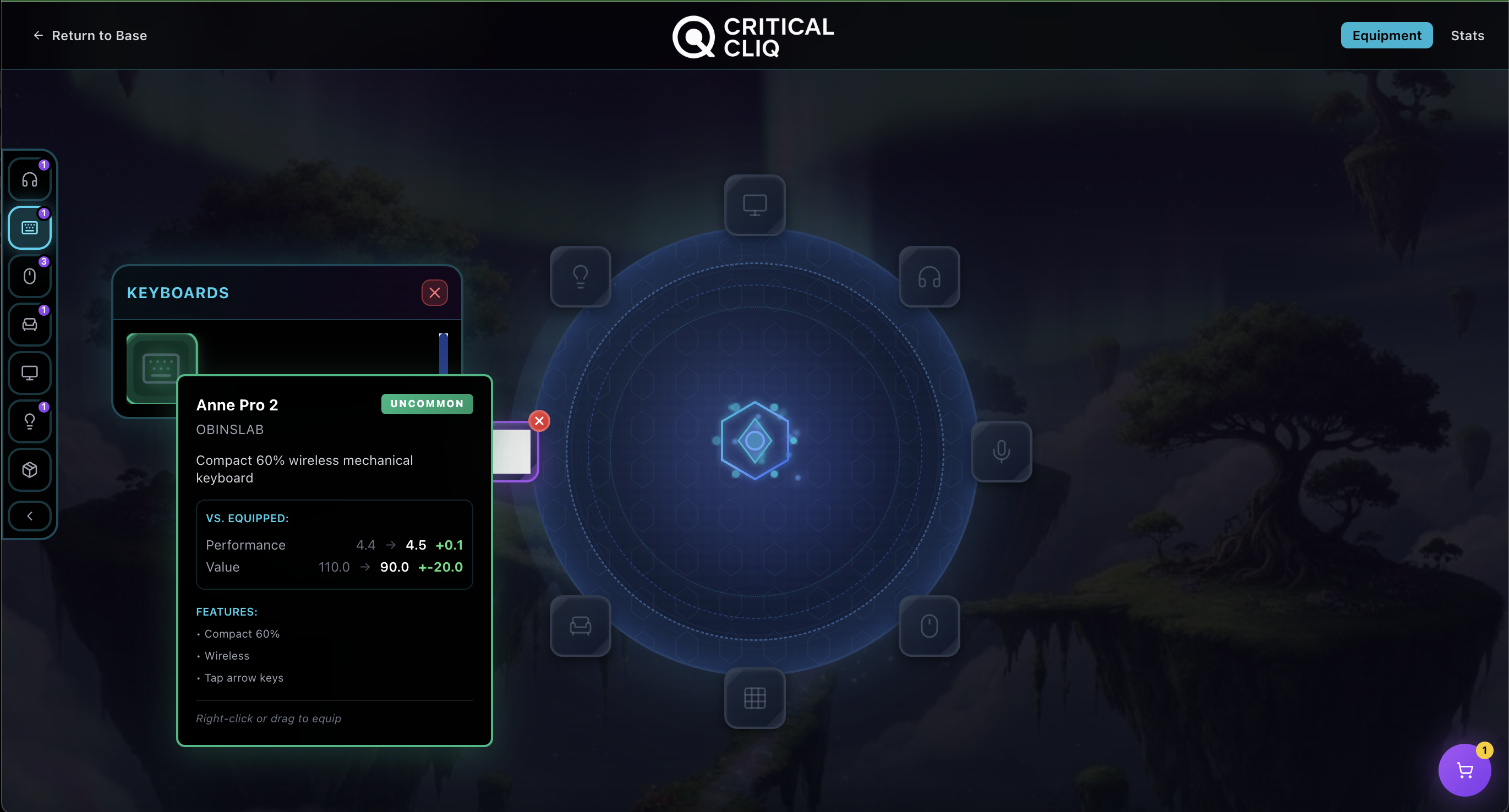Select the 3D box category in the sidebar

pos(29,469)
